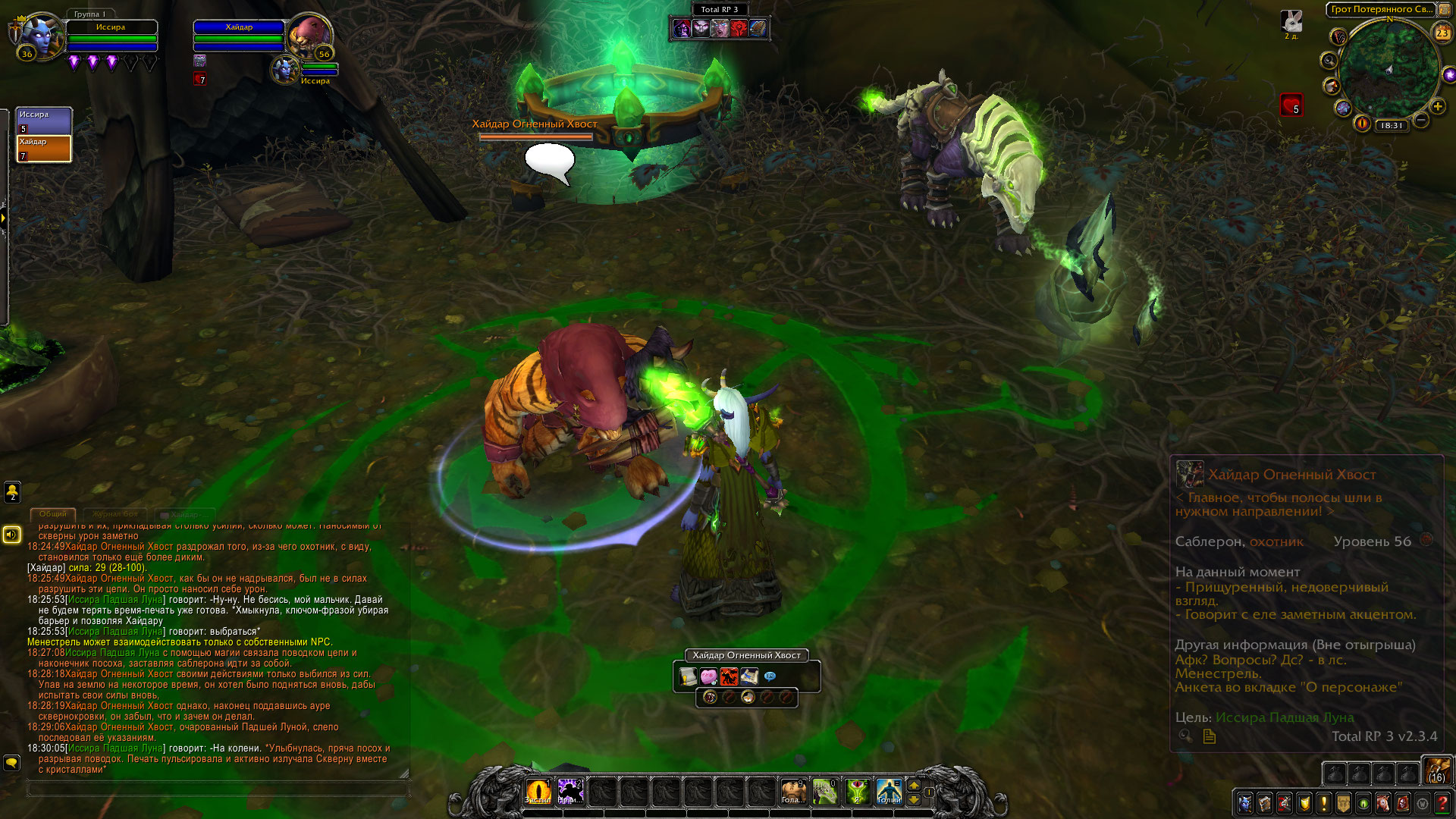
Task: Open the spellbook micro button
Action: [1264, 802]
